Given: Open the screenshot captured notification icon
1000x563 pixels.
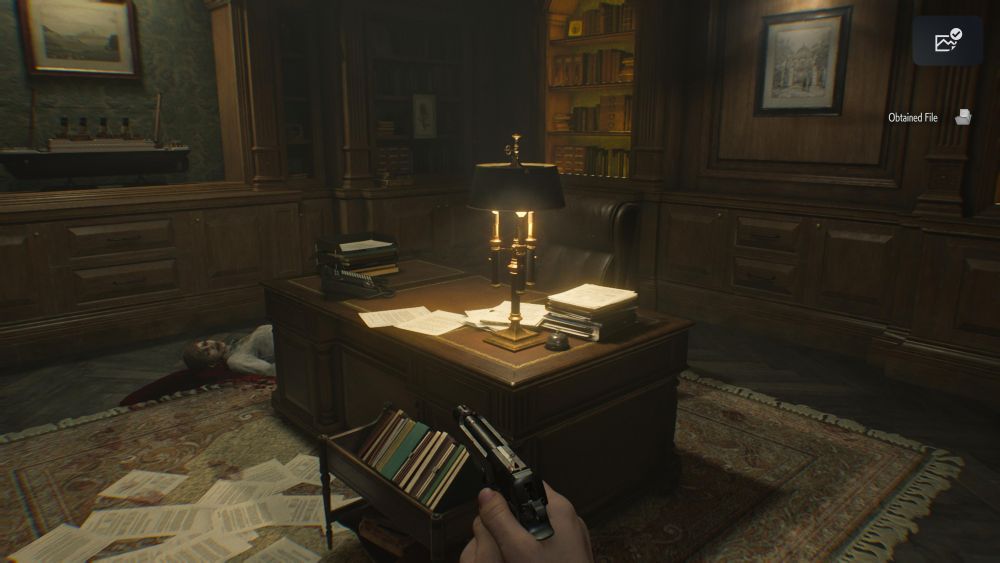Looking at the screenshot, I should point(947,41).
